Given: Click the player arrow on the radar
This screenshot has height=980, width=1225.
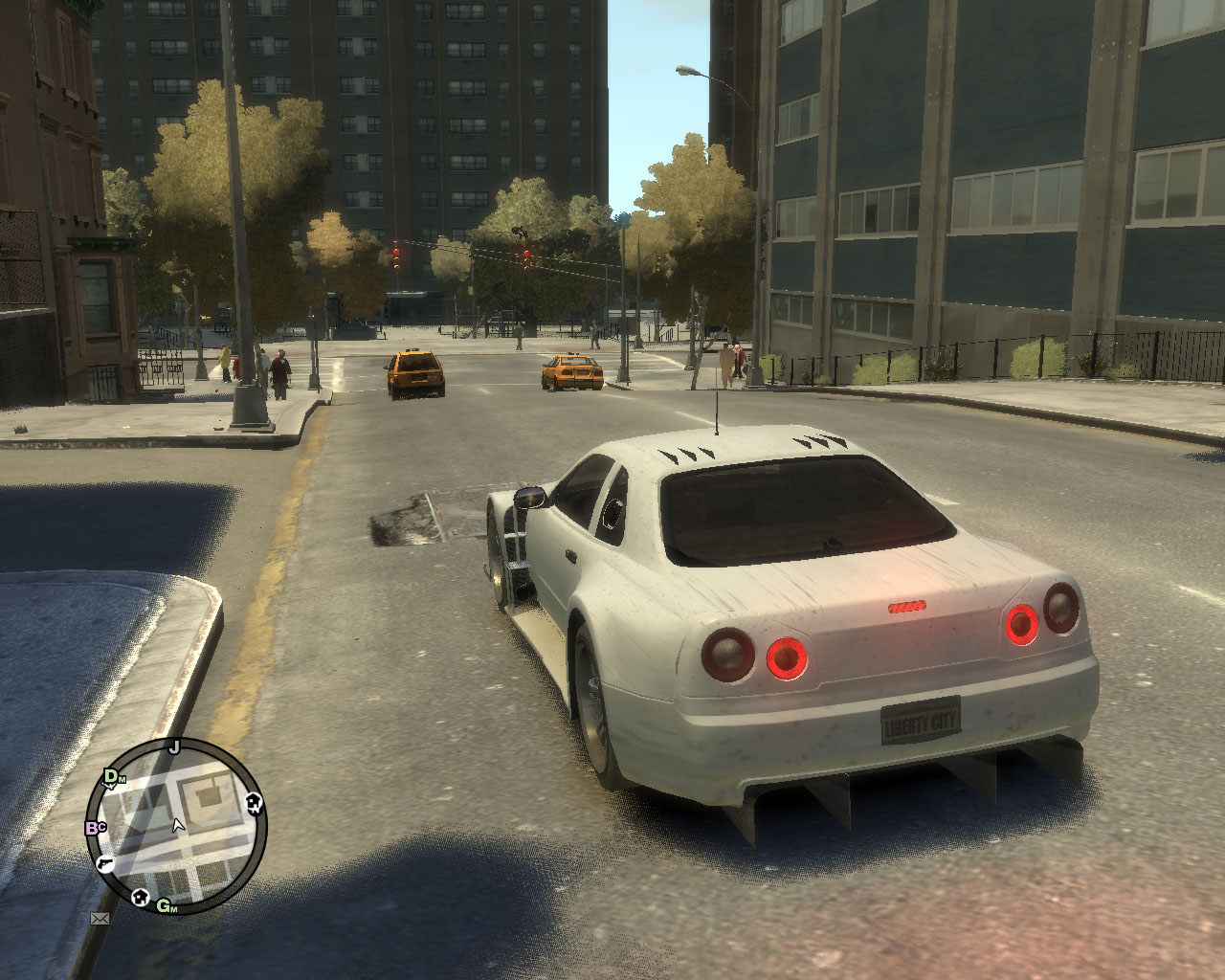Looking at the screenshot, I should pos(178,825).
